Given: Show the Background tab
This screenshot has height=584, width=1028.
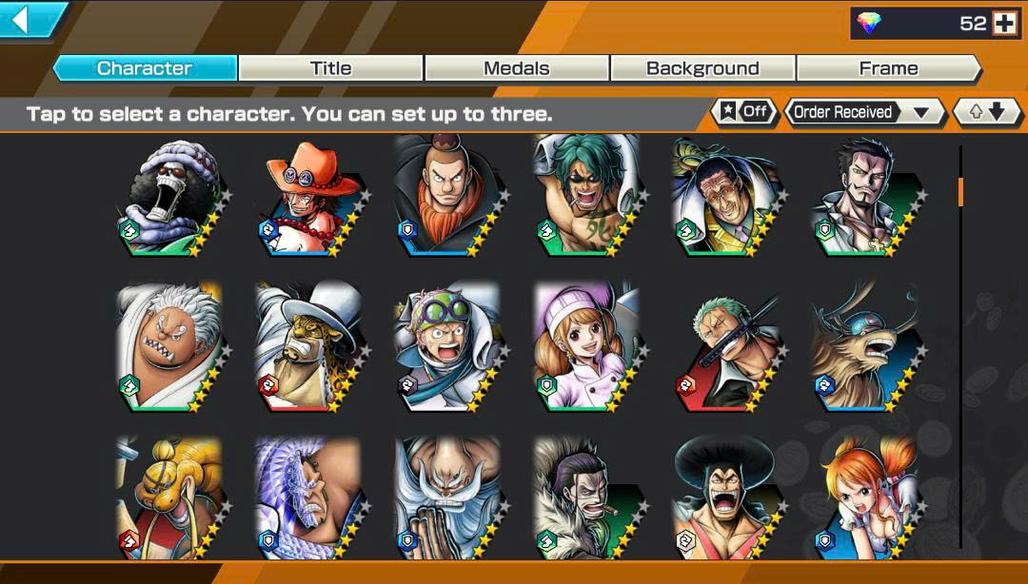Looking at the screenshot, I should click(x=702, y=68).
